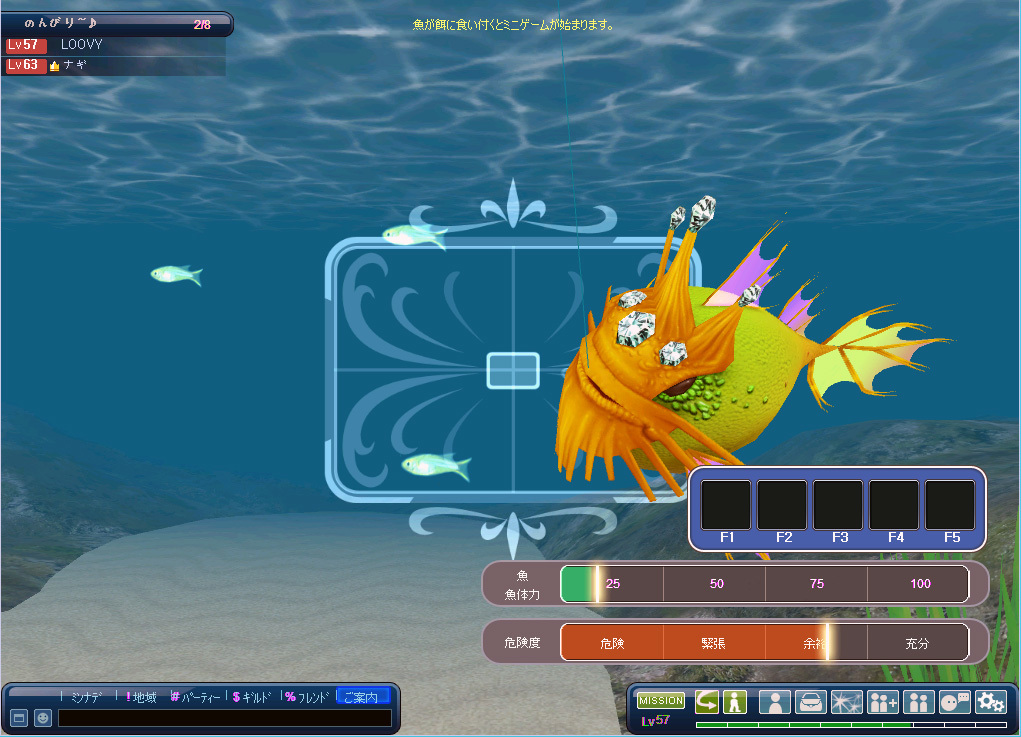
Task: Click the add friend icon
Action: (884, 702)
